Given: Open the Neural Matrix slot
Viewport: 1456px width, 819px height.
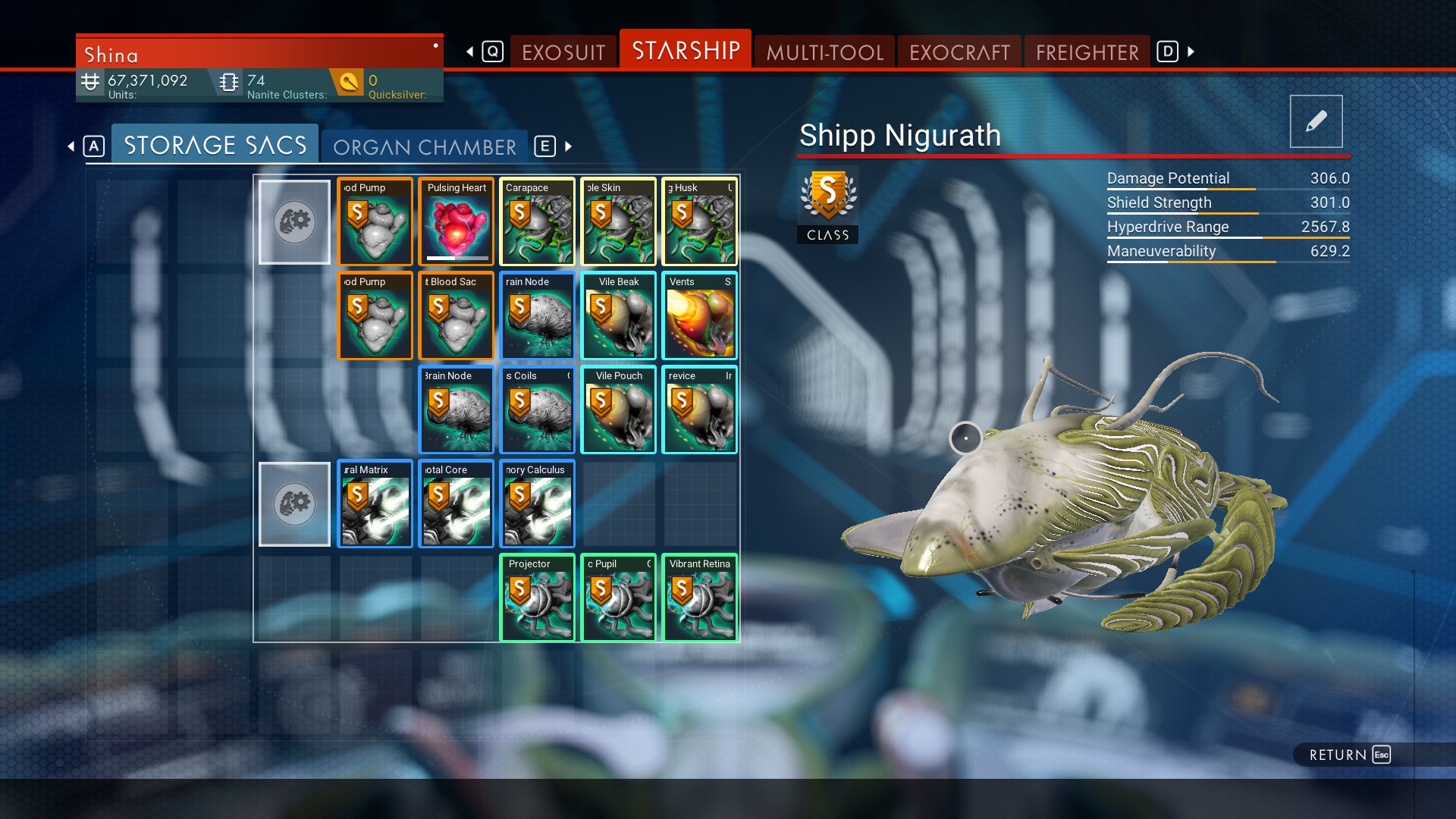Looking at the screenshot, I should pyautogui.click(x=375, y=504).
